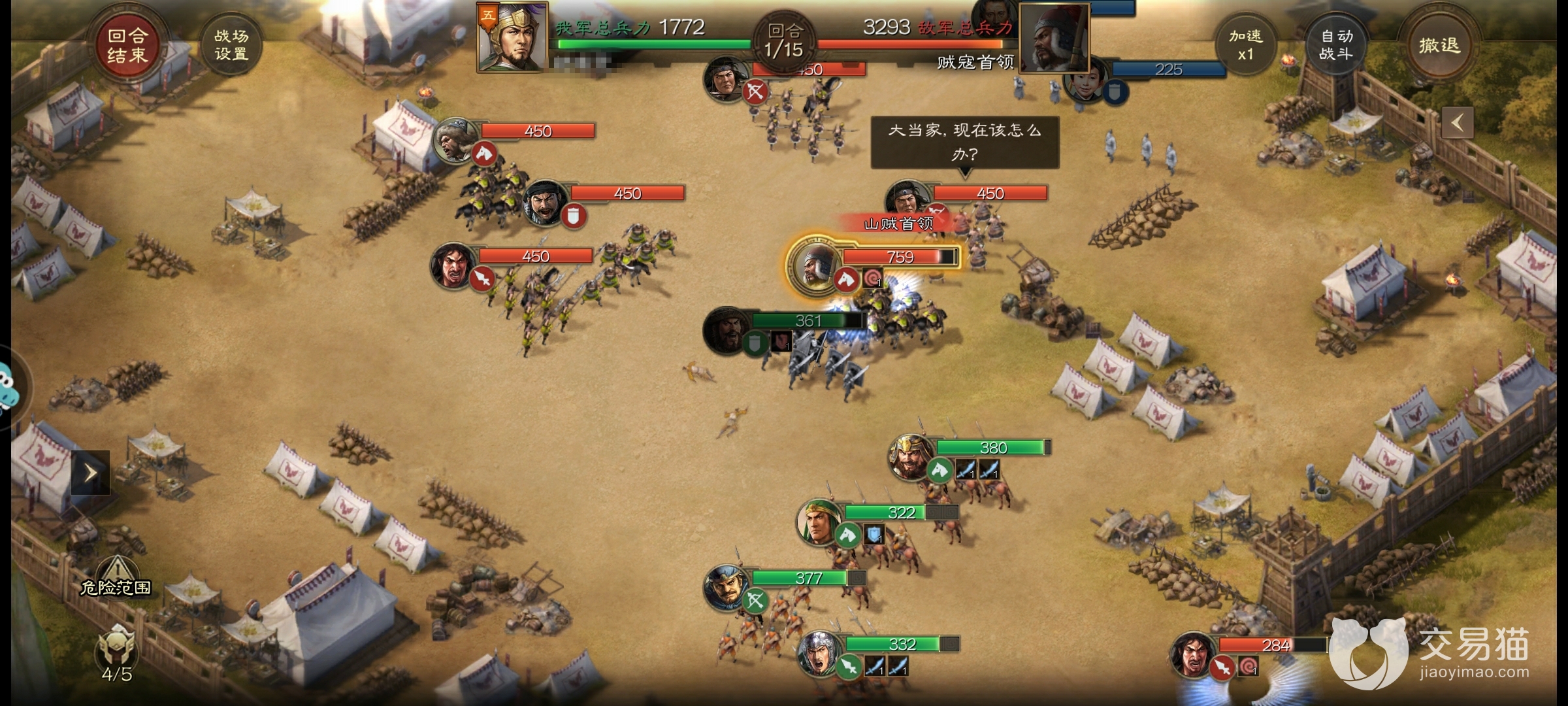
Task: Expand the left side panel arrow
Action: (91, 472)
